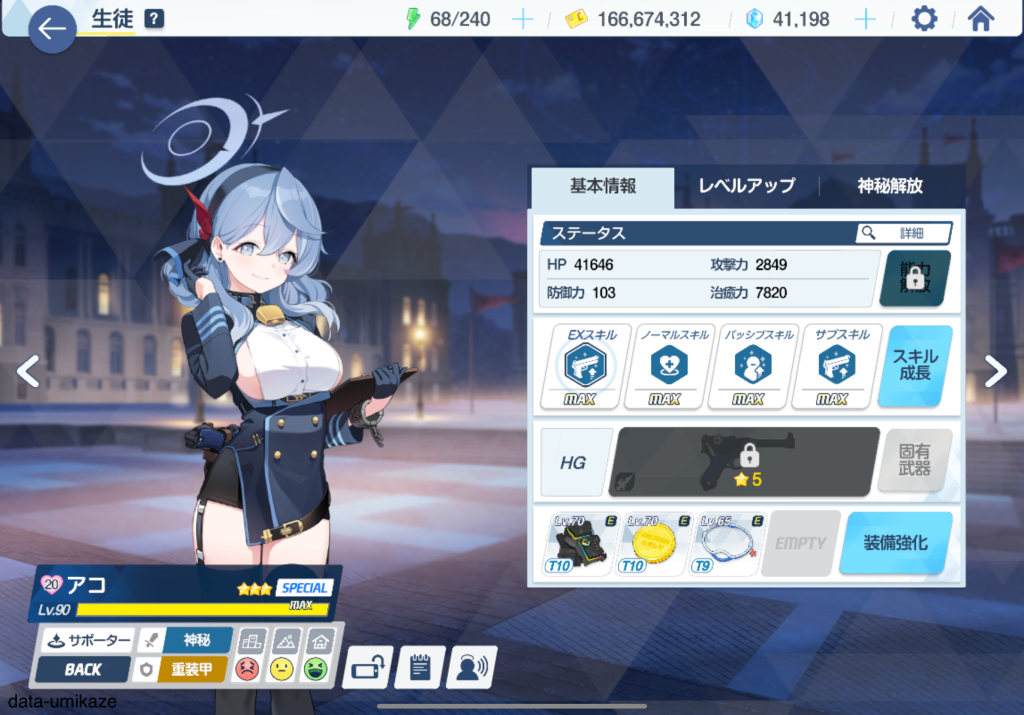Switch to the レベルアップ tab

pyautogui.click(x=746, y=186)
